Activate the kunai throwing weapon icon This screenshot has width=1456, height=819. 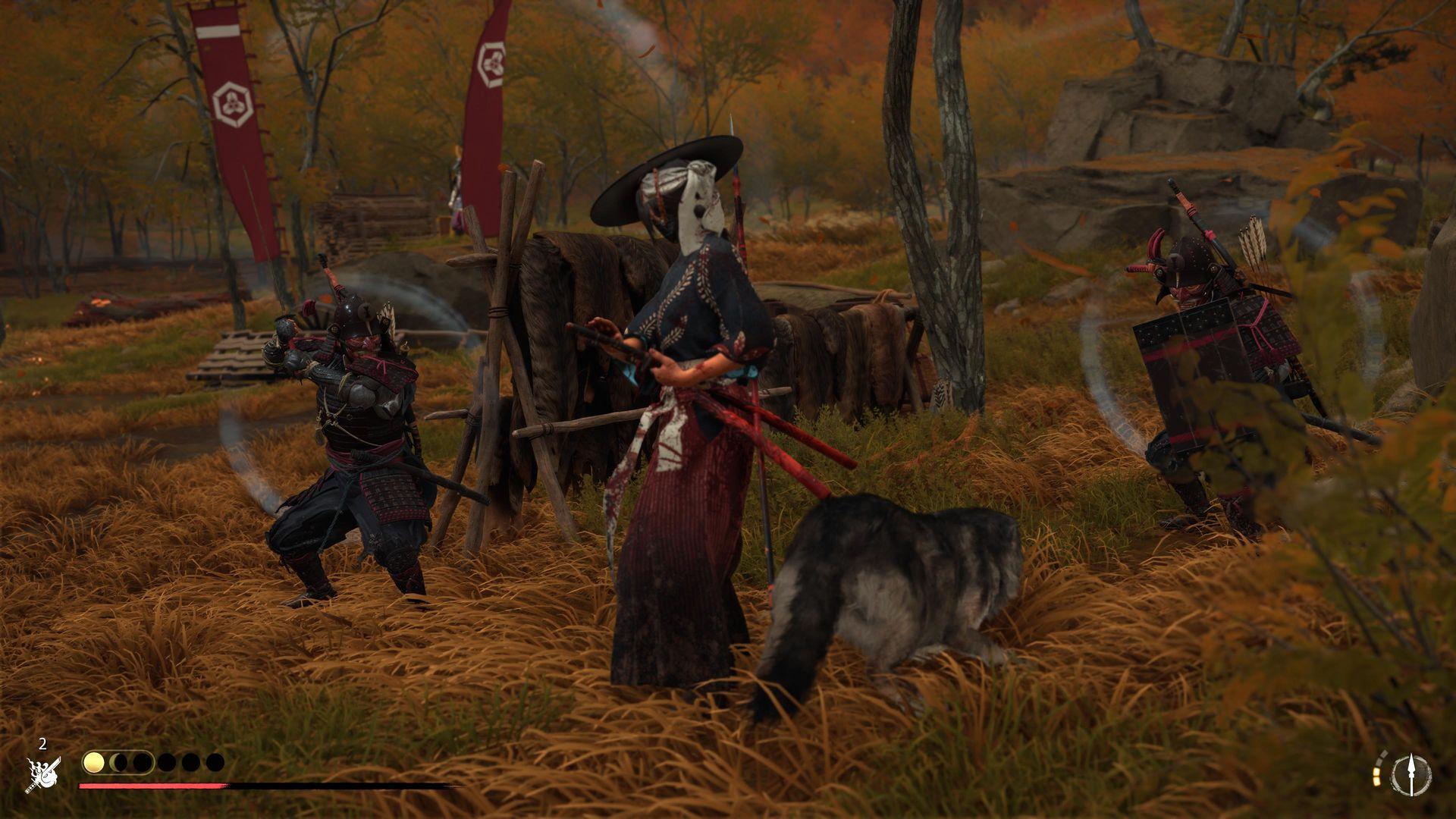pos(1410,775)
